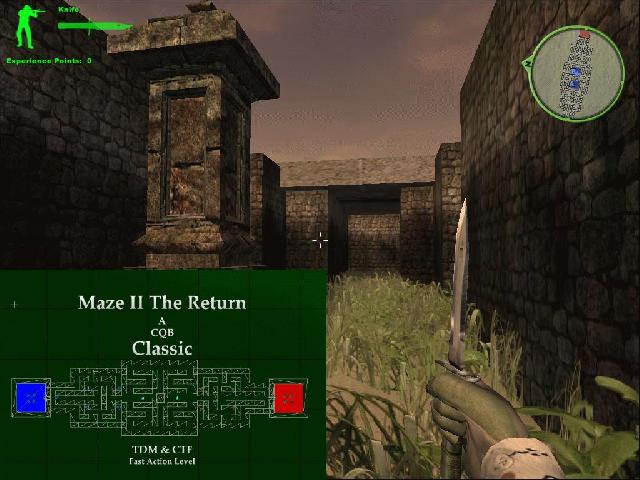Image resolution: width=640 pixels, height=480 pixels.
Task: Select the green soldier stance icon
Action: pyautogui.click(x=25, y=27)
